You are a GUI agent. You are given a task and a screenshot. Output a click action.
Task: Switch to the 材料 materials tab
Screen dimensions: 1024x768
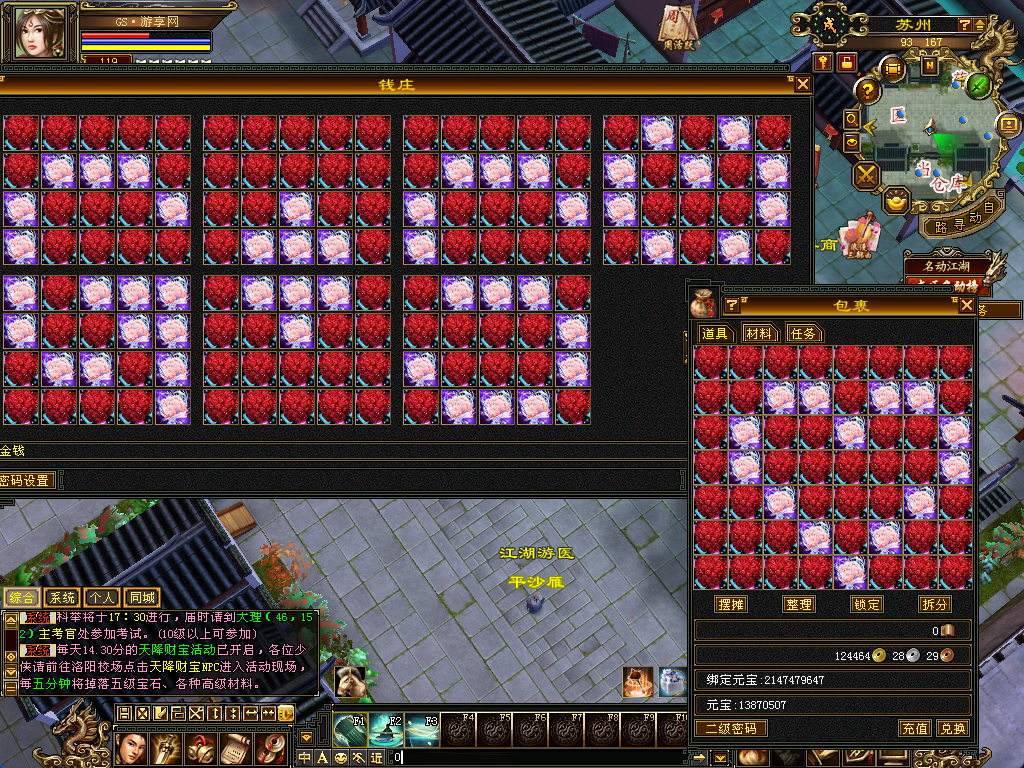[759, 333]
